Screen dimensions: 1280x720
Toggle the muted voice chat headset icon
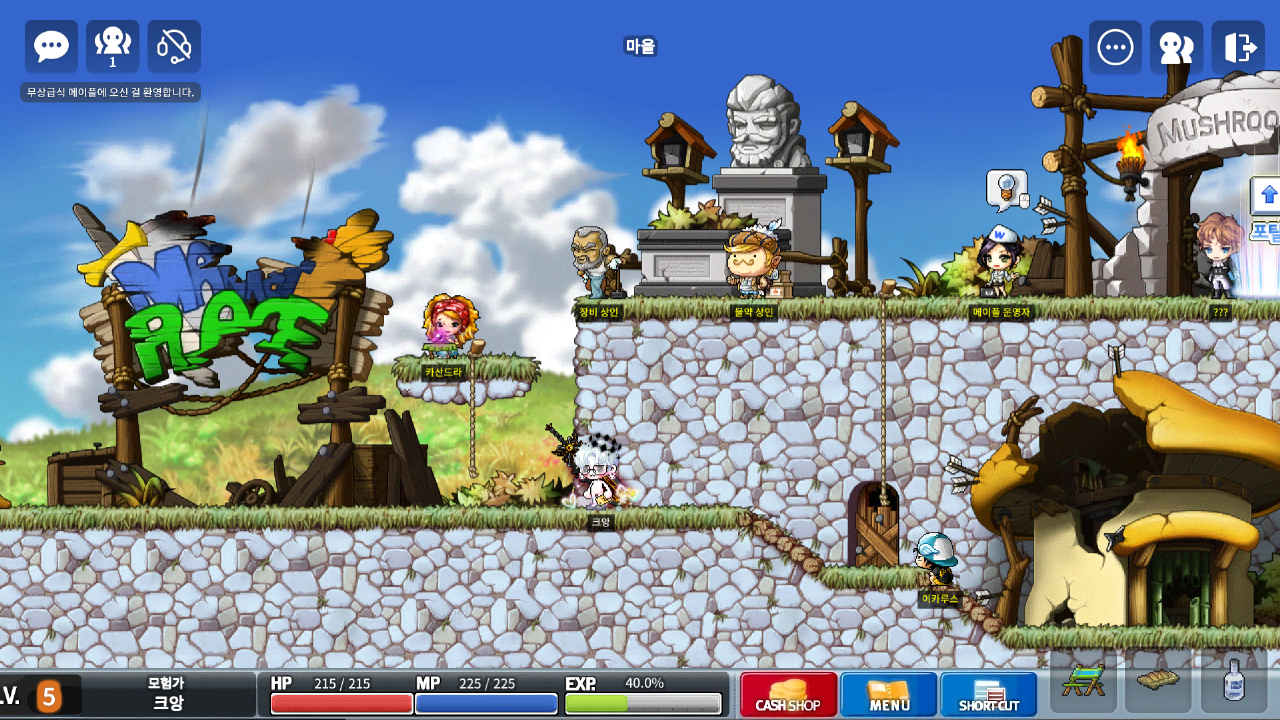[174, 47]
